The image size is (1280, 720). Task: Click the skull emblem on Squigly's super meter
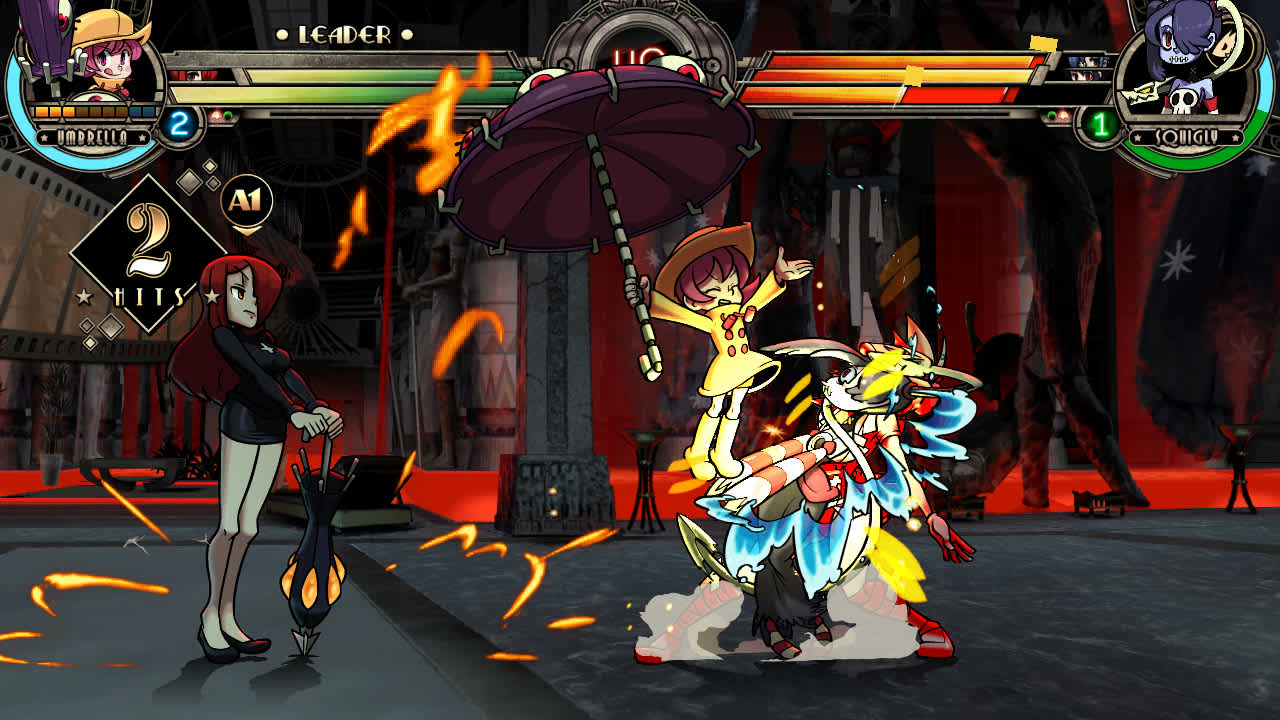click(1182, 100)
